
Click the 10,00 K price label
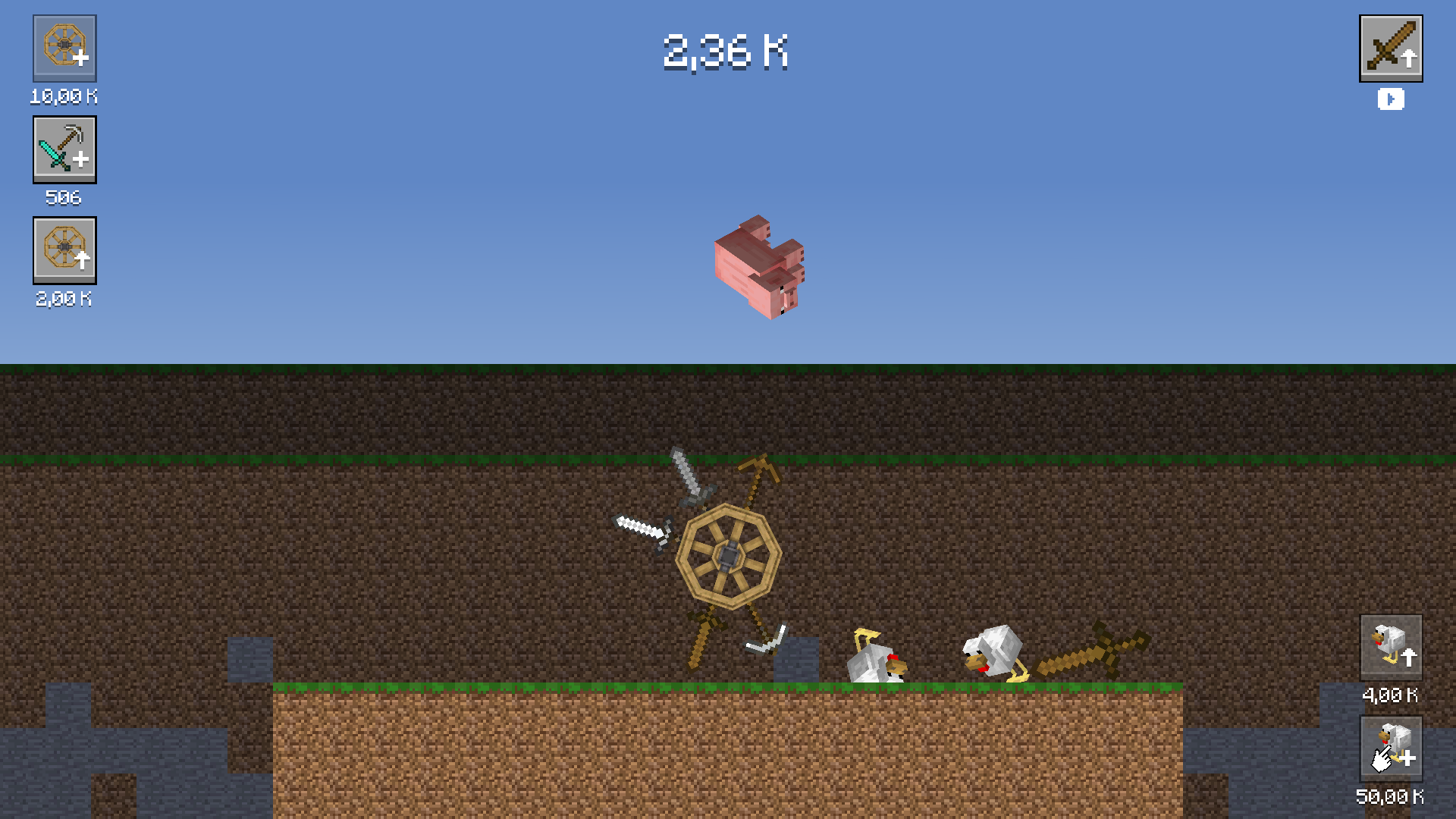pos(64,96)
